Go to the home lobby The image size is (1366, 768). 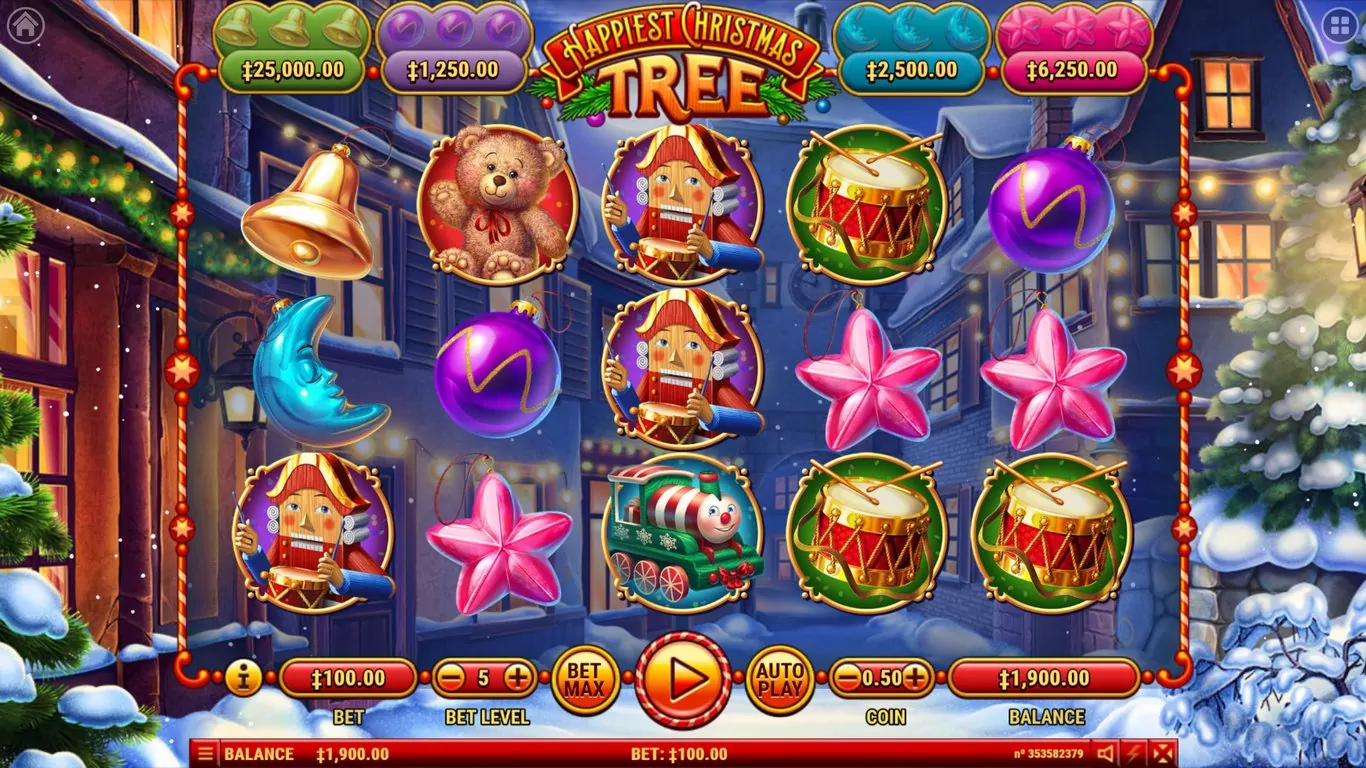24,26
